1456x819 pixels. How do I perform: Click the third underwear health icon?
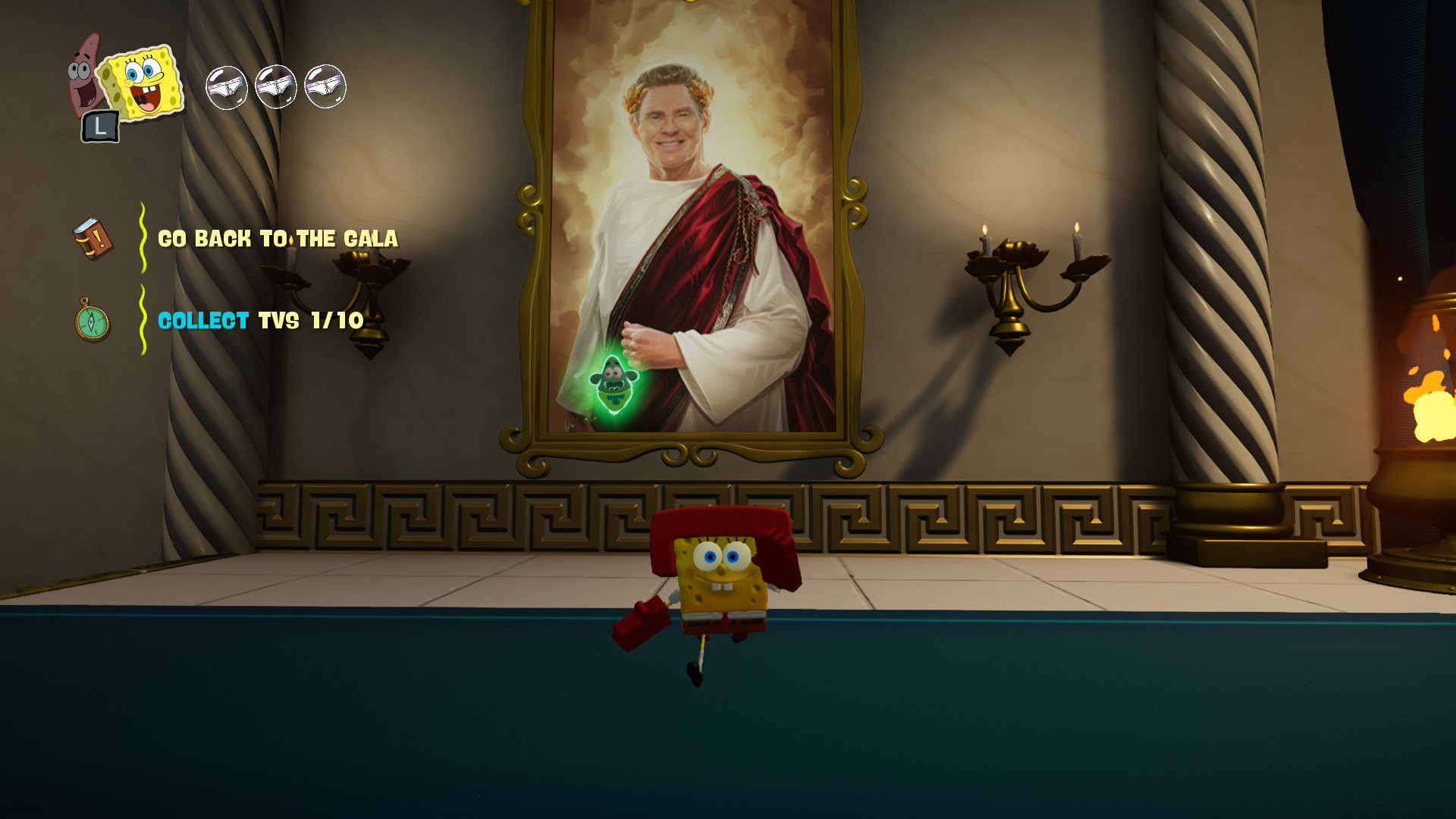pyautogui.click(x=325, y=86)
